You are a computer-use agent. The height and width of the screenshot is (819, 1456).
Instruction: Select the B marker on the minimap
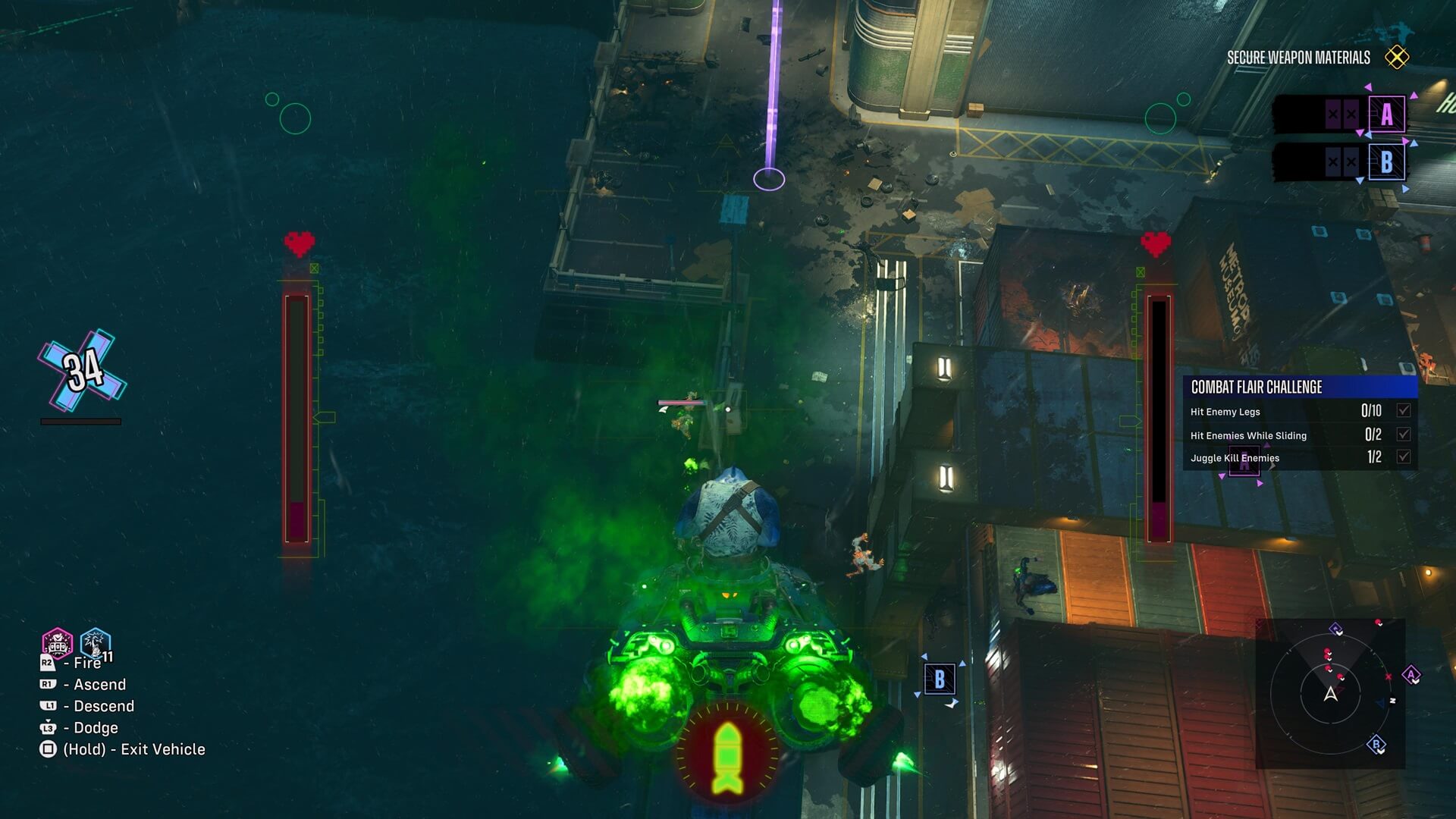1376,744
